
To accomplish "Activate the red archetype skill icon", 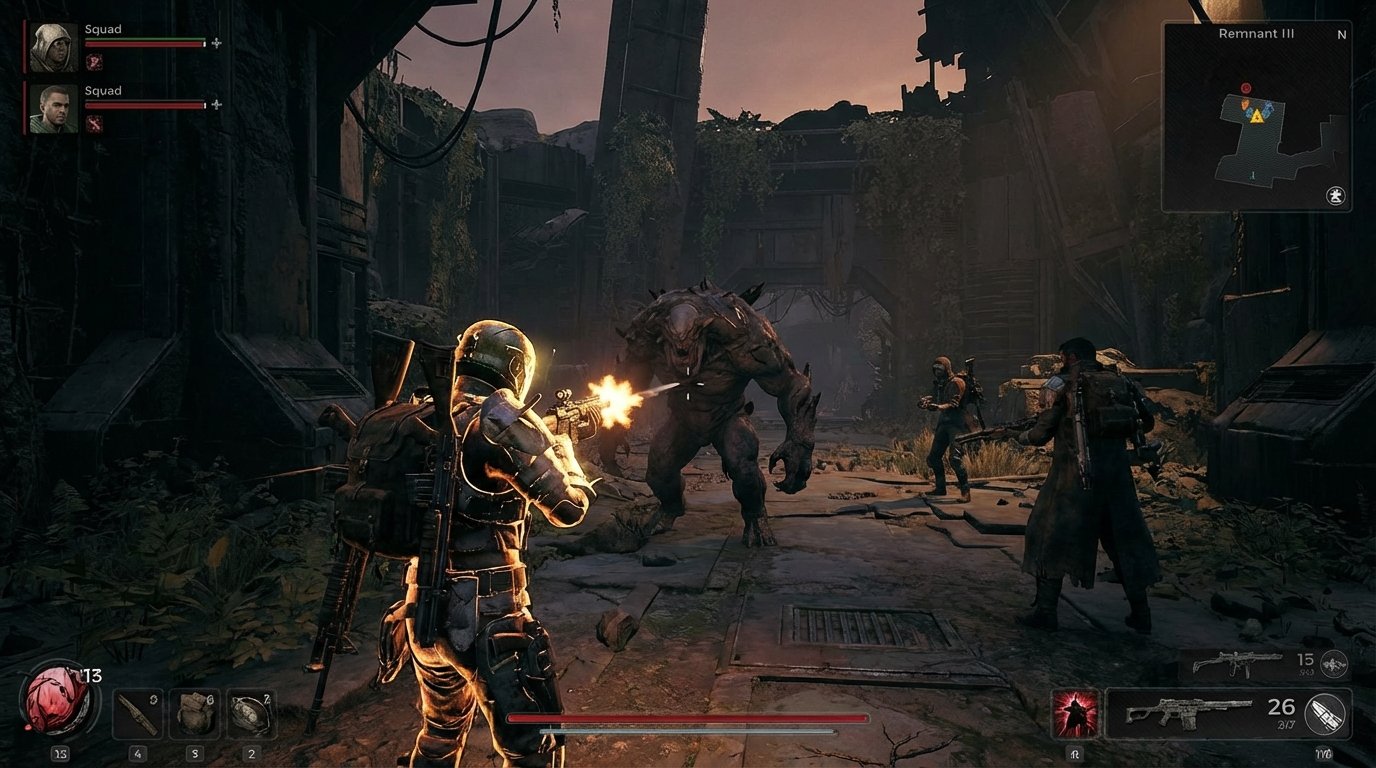I will coord(1076,712).
